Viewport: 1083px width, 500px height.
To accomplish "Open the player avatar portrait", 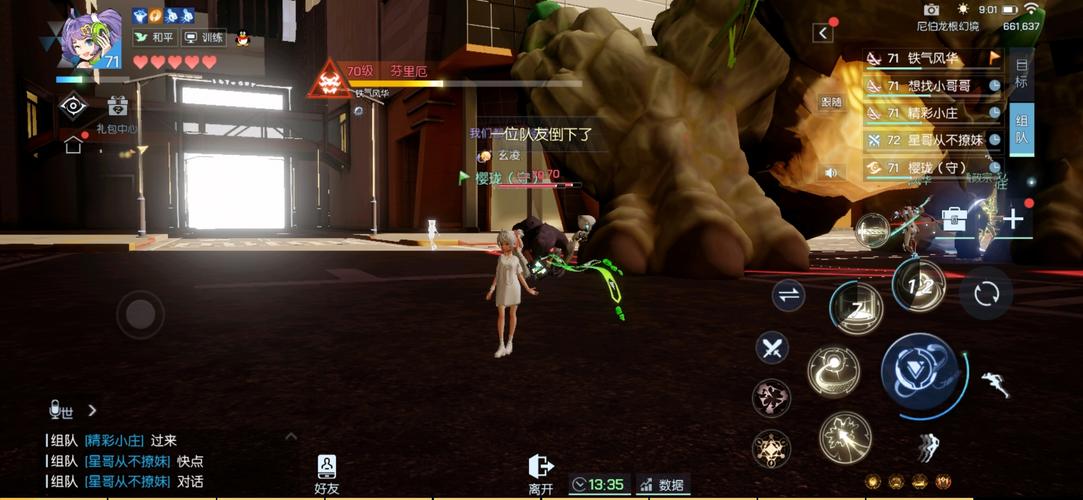I will coord(90,40).
